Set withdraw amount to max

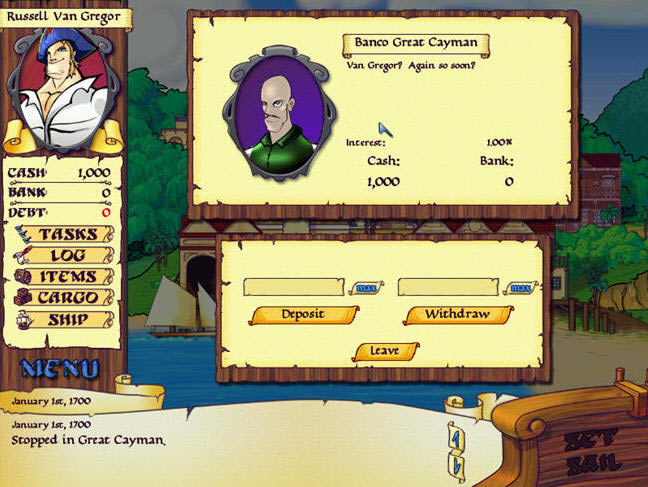pyautogui.click(x=520, y=288)
